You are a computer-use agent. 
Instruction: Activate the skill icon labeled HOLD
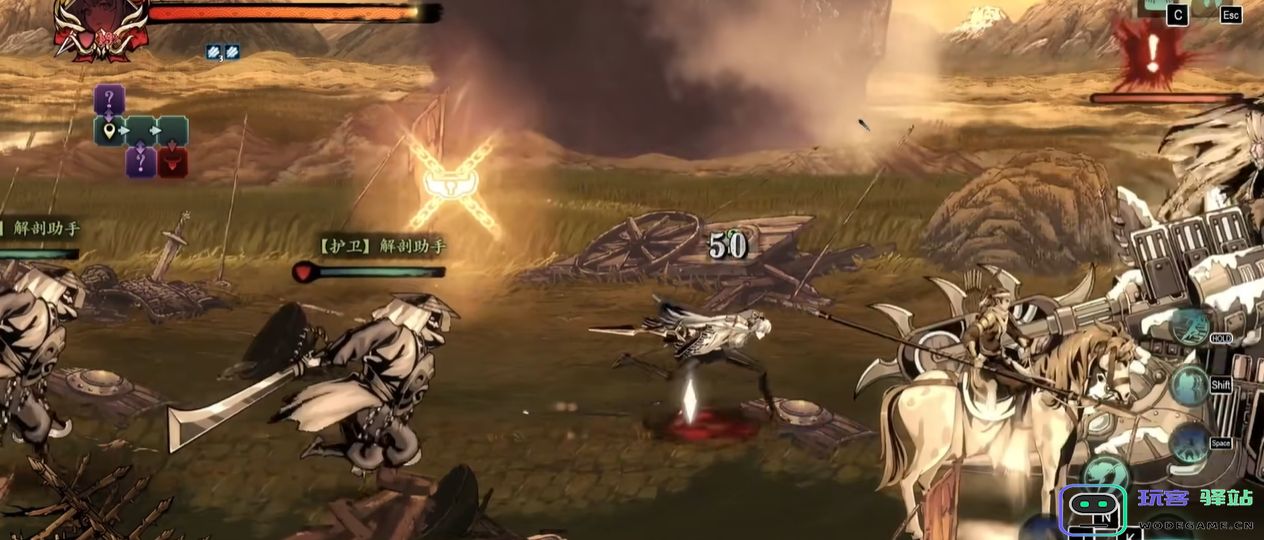(1190, 327)
